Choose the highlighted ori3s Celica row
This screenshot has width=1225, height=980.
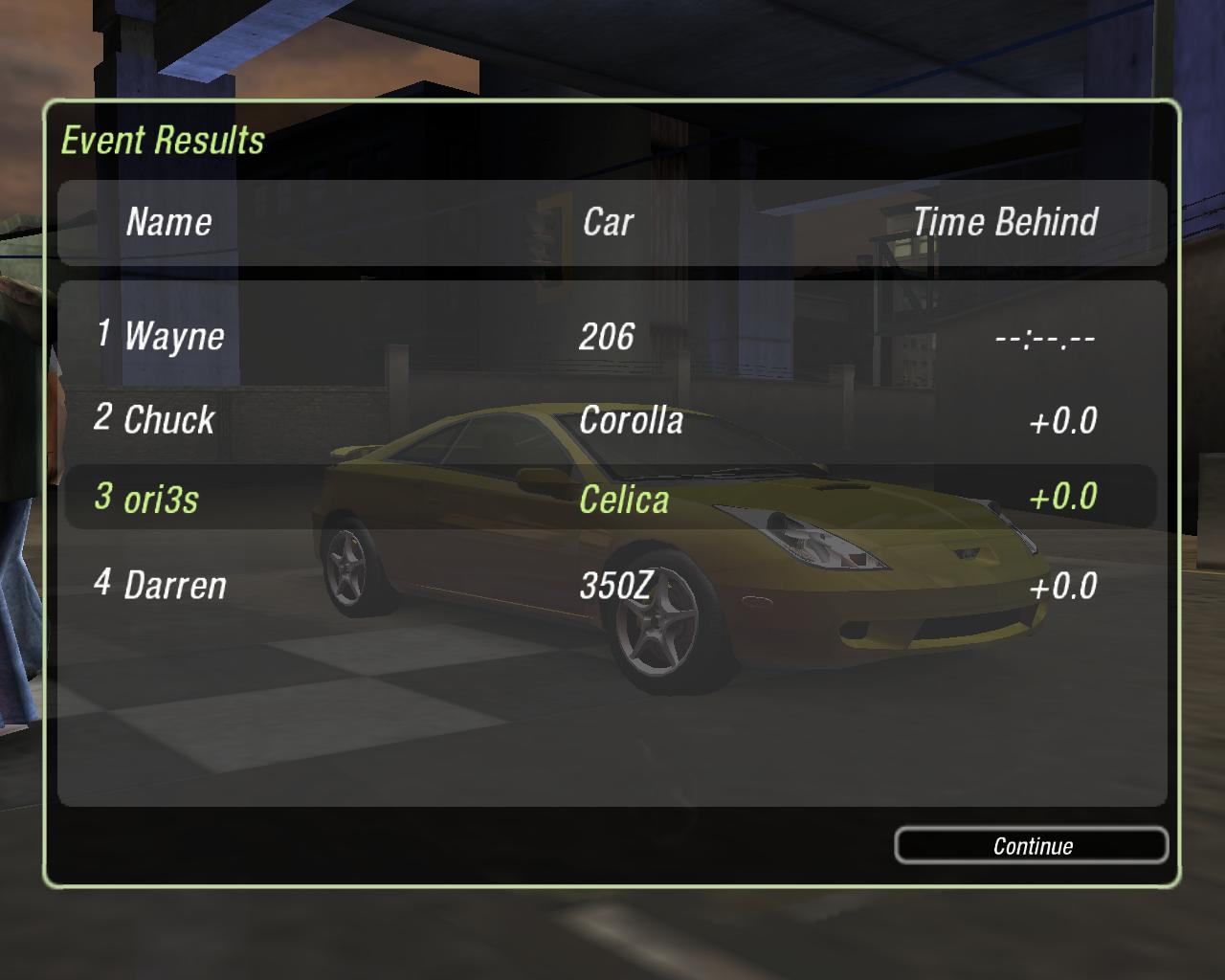click(x=611, y=498)
